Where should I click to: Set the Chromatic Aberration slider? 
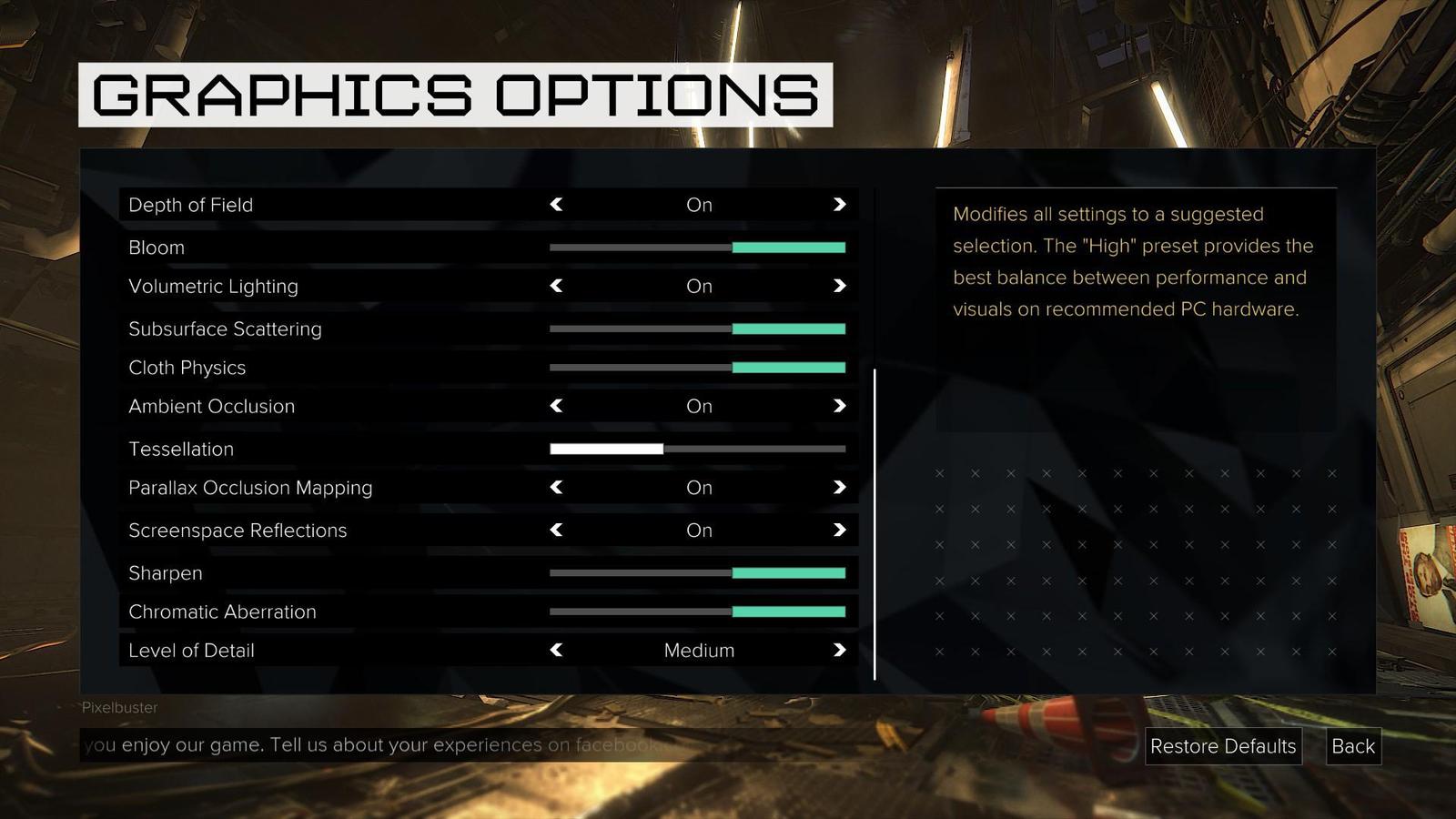click(x=698, y=612)
